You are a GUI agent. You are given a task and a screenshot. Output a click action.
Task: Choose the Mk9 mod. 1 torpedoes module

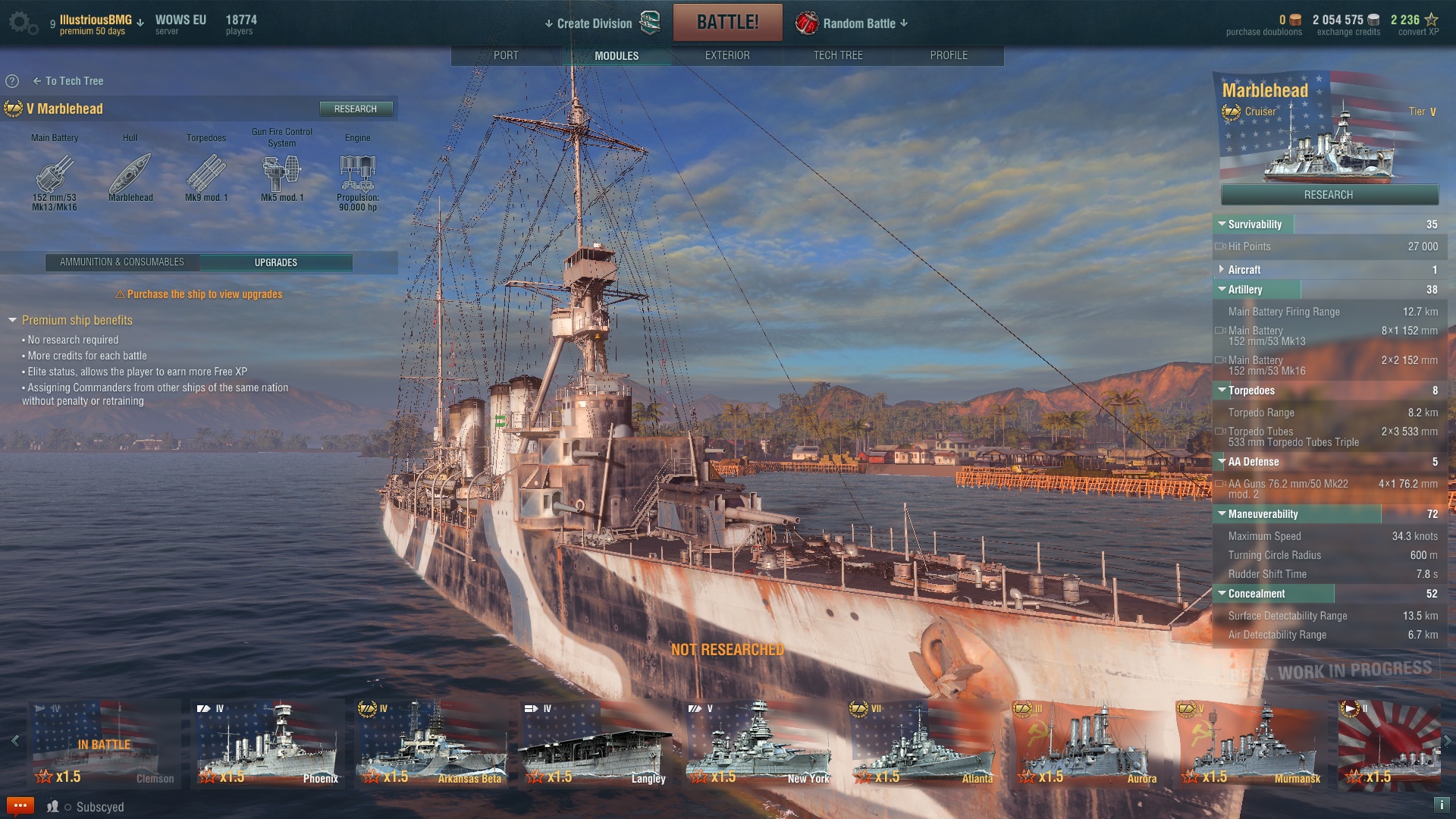tap(206, 174)
